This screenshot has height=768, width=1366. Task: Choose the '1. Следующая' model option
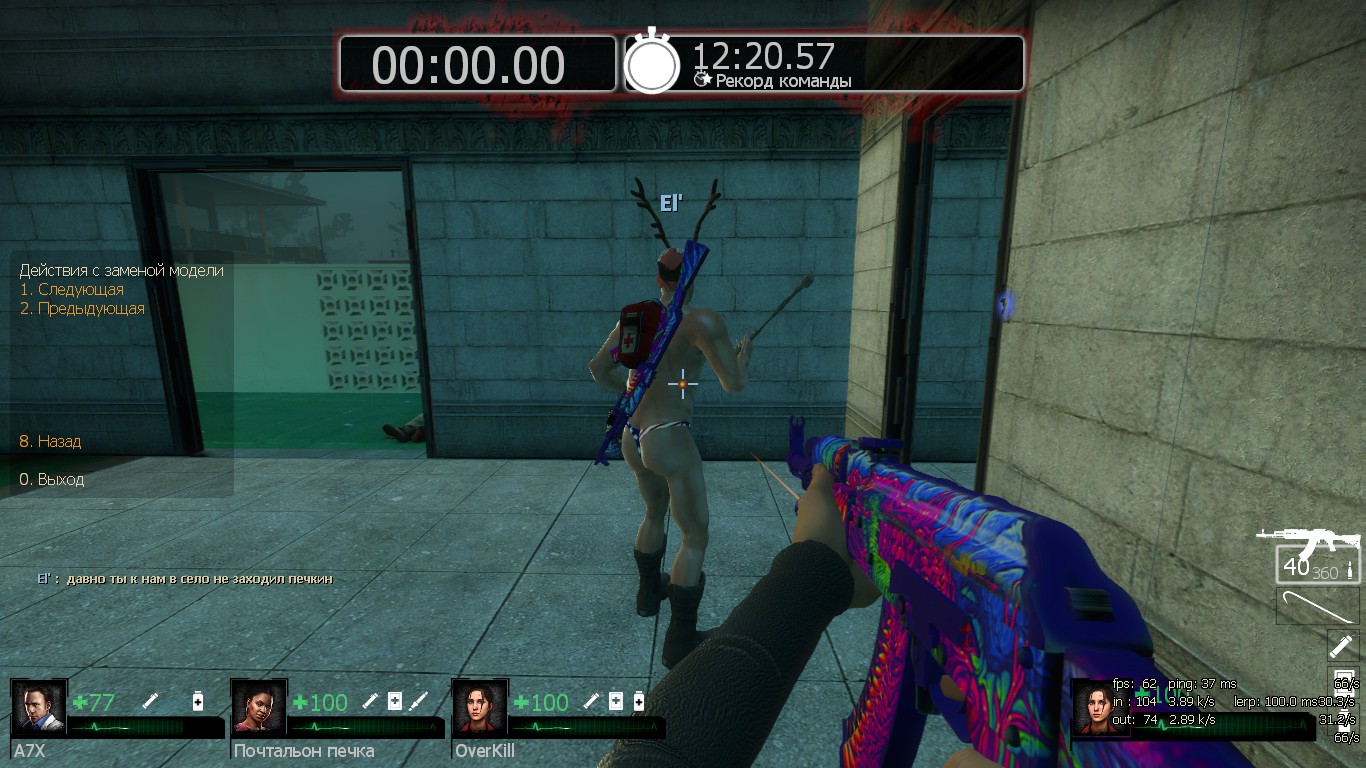click(x=71, y=290)
